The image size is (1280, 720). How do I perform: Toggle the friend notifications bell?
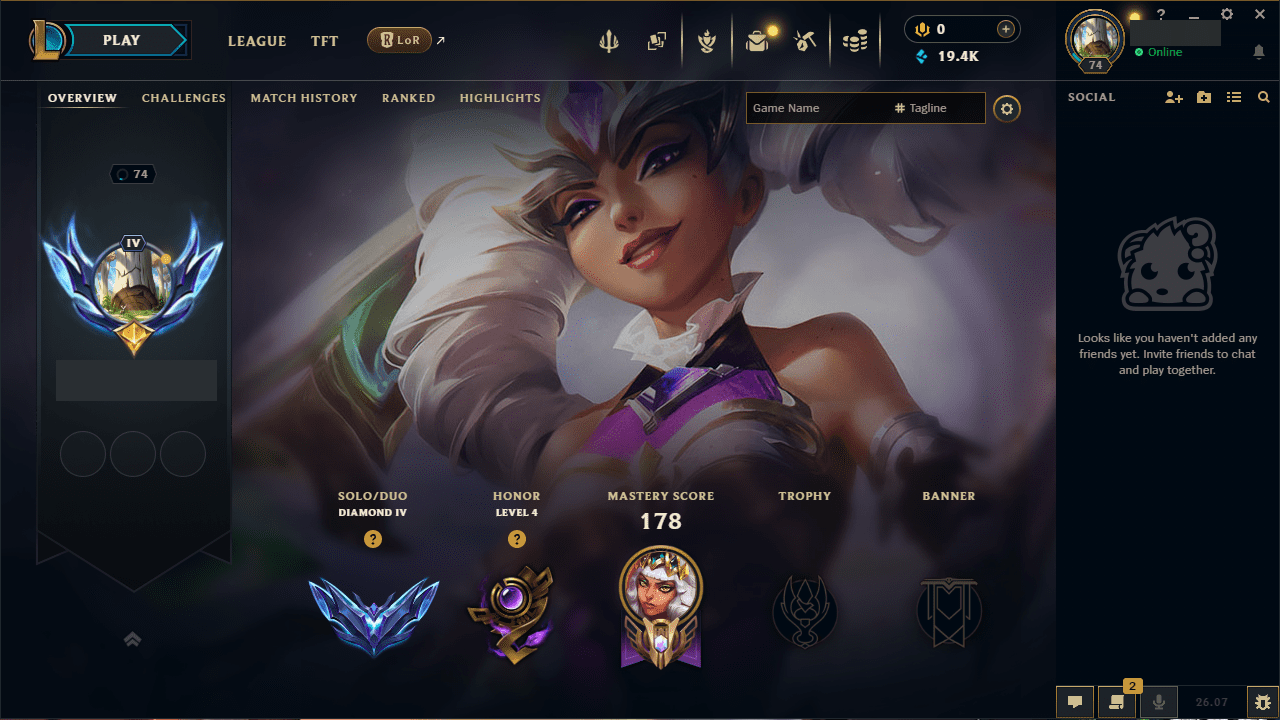click(x=1258, y=52)
